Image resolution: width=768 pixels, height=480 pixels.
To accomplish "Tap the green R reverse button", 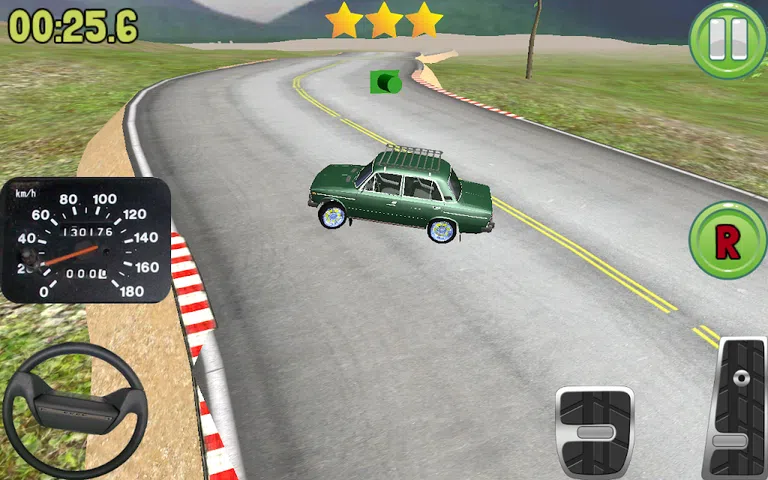I will tap(727, 240).
